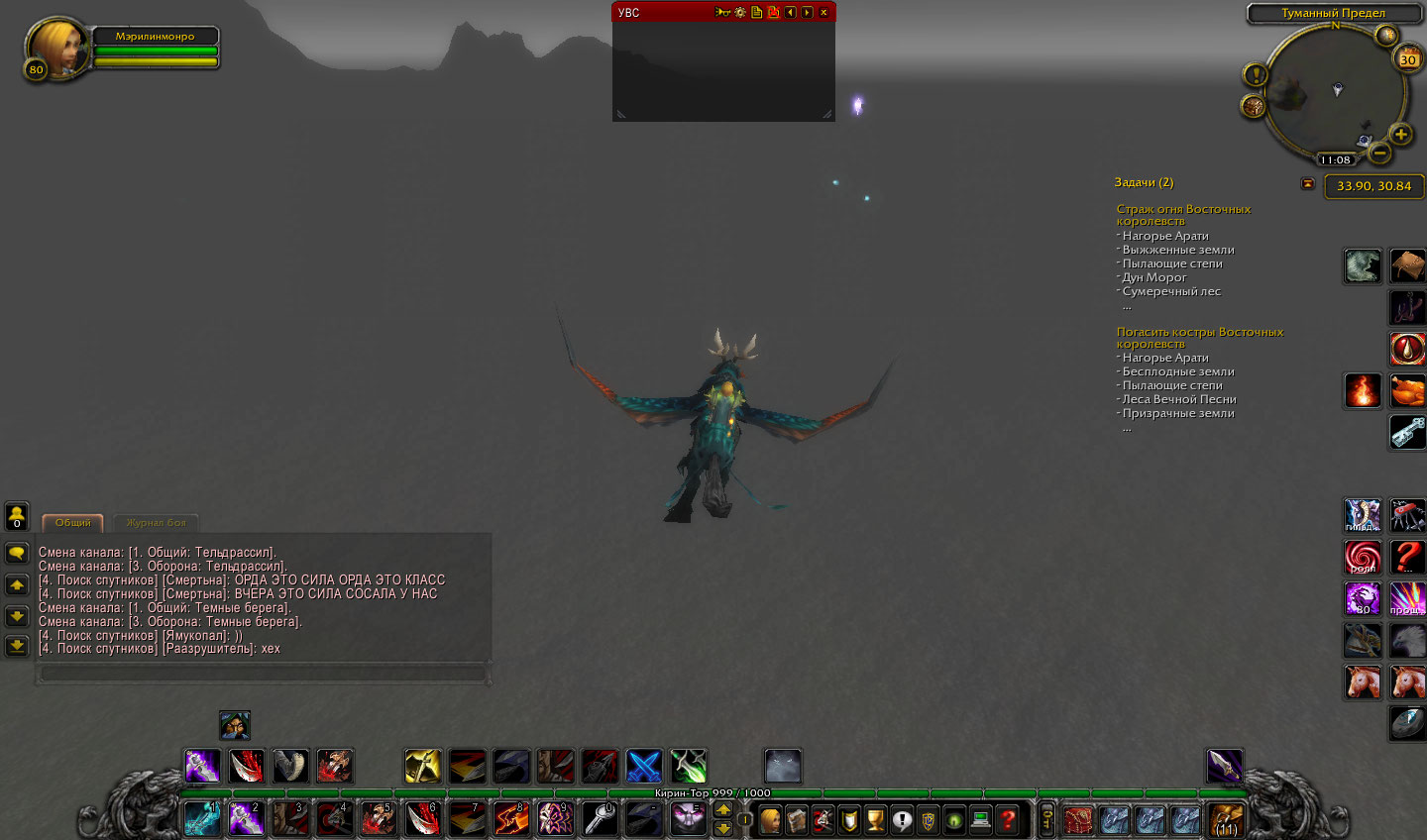Zoom in the minimap with plus button
1427x840 pixels.
1400,134
